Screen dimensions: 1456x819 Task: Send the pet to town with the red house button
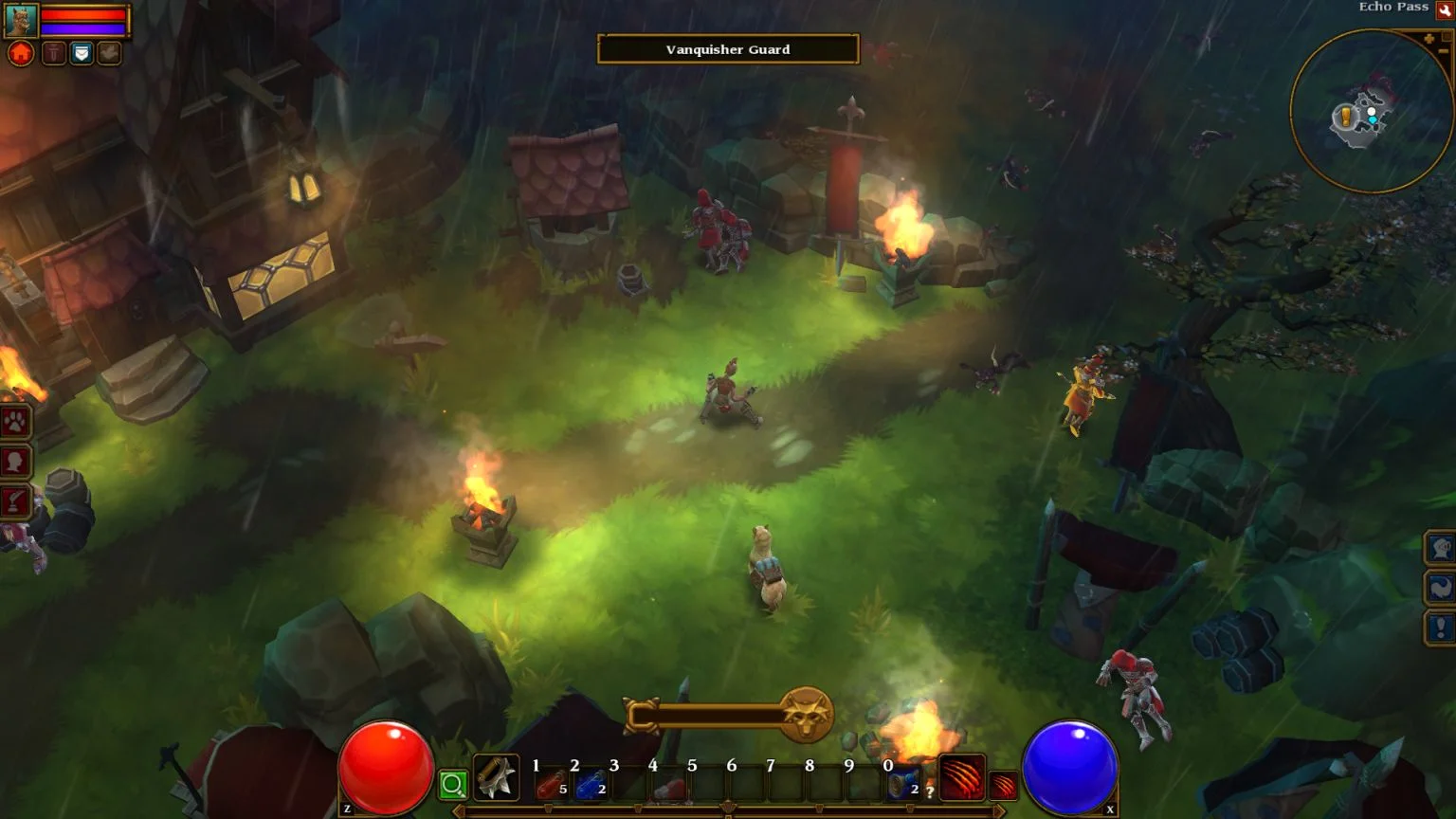point(21,53)
